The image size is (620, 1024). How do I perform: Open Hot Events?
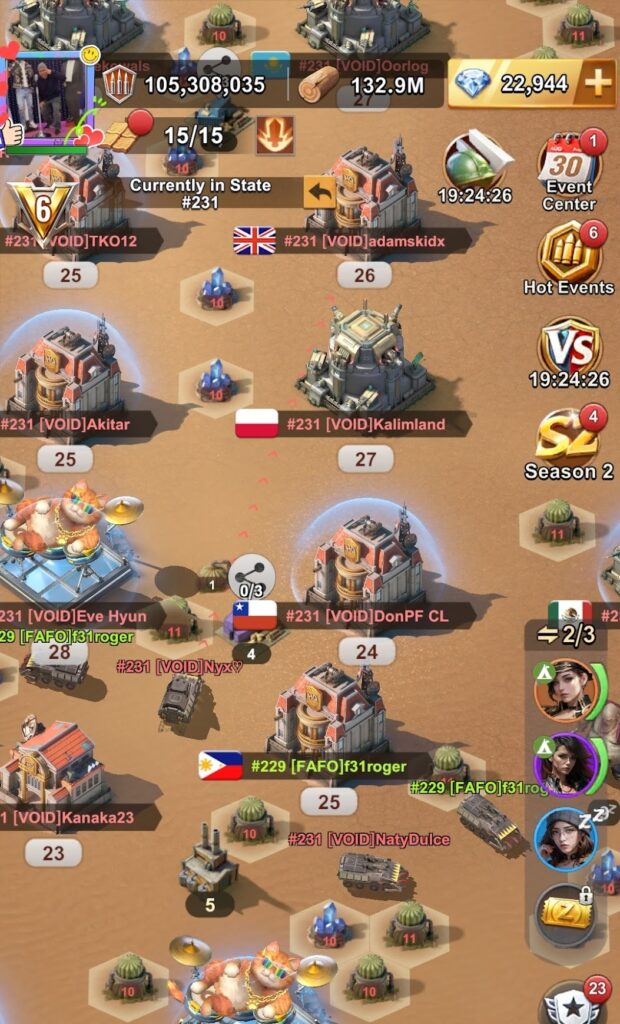[569, 258]
